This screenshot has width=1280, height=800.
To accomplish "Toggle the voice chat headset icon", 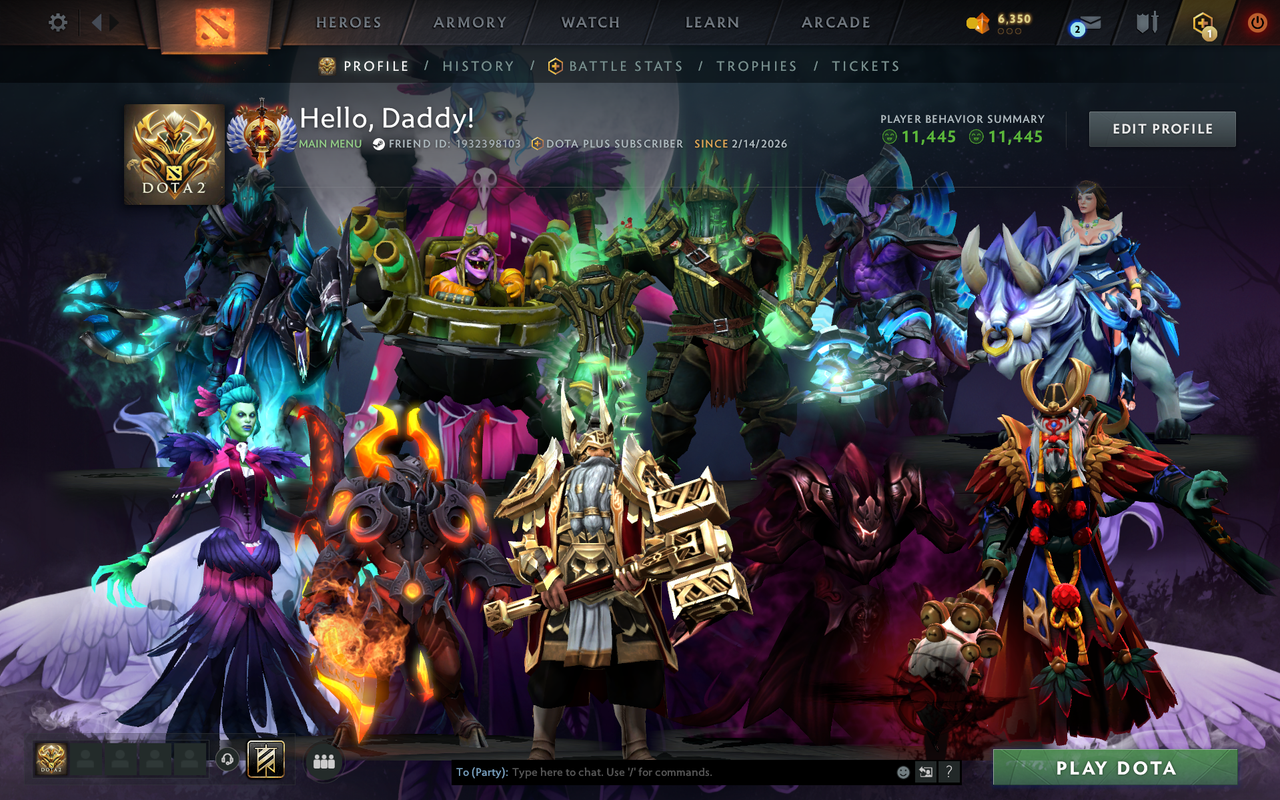I will pyautogui.click(x=227, y=760).
